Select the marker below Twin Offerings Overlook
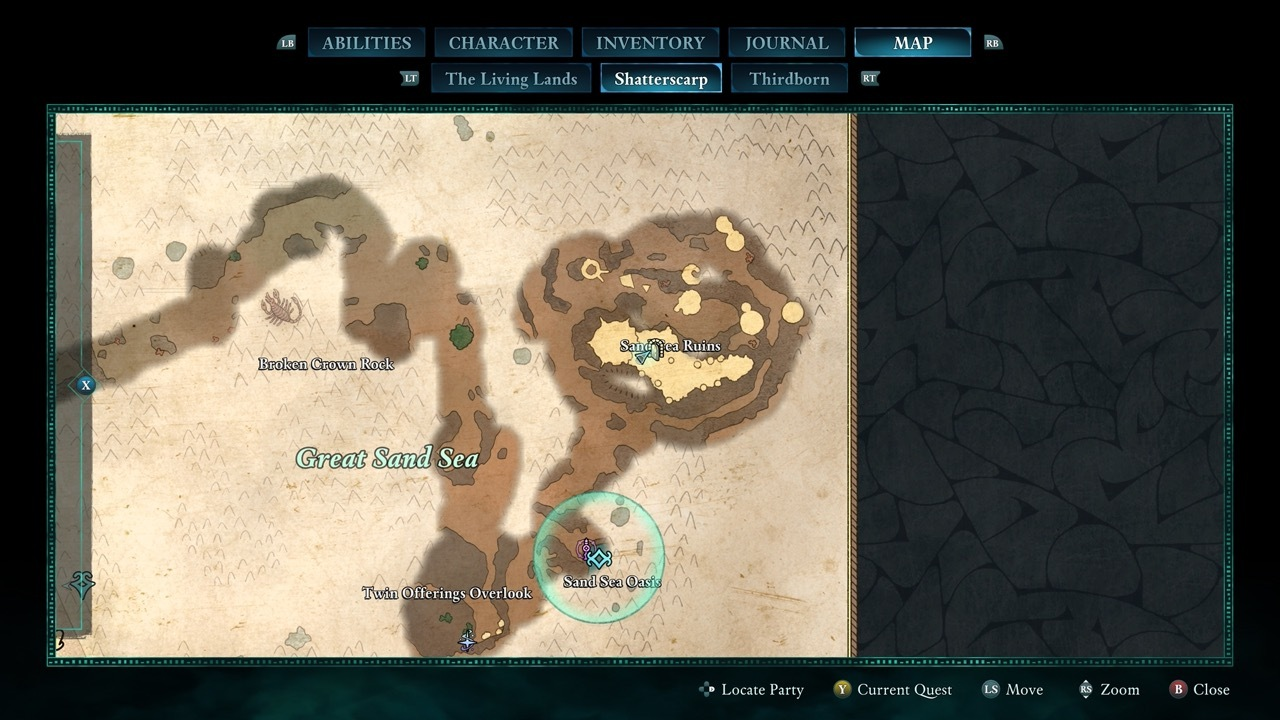 click(x=466, y=638)
